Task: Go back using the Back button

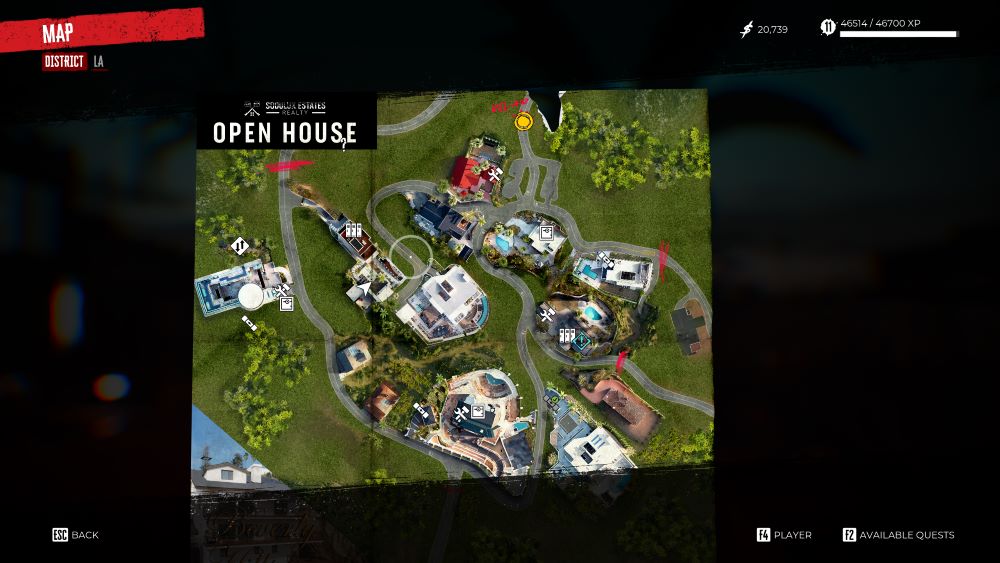Action: (76, 535)
